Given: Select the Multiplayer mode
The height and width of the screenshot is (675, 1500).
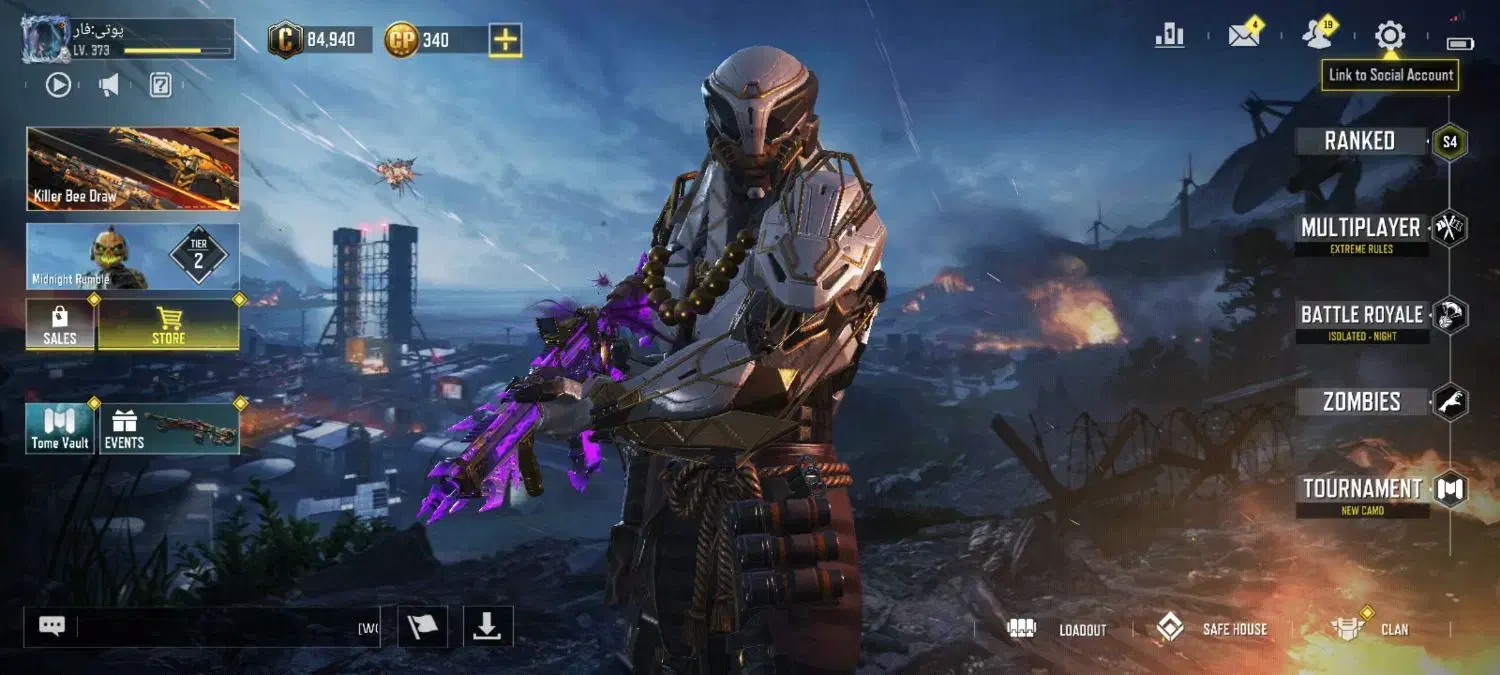Looking at the screenshot, I should coord(1361,229).
